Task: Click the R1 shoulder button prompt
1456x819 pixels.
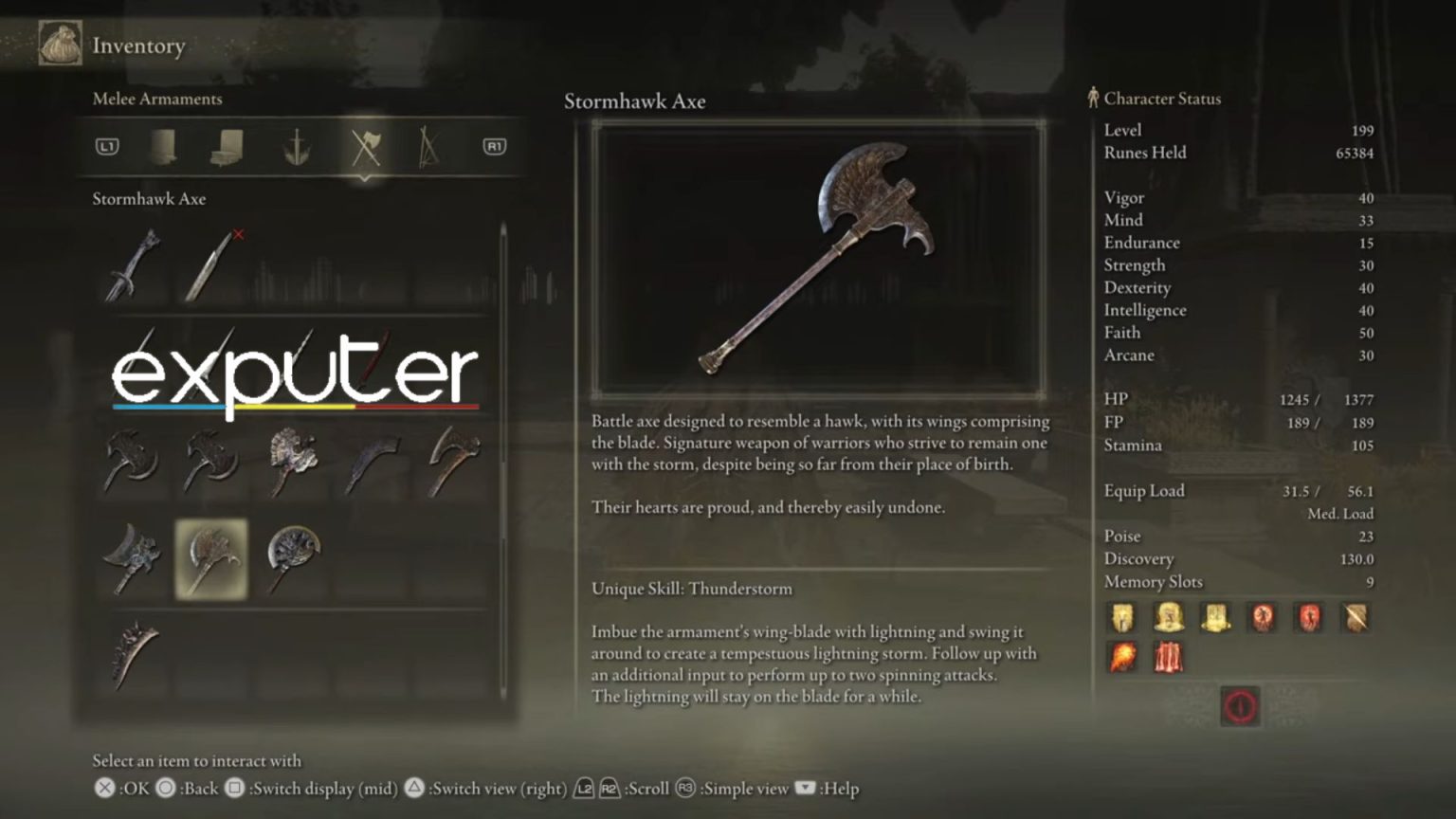Action: tap(493, 147)
